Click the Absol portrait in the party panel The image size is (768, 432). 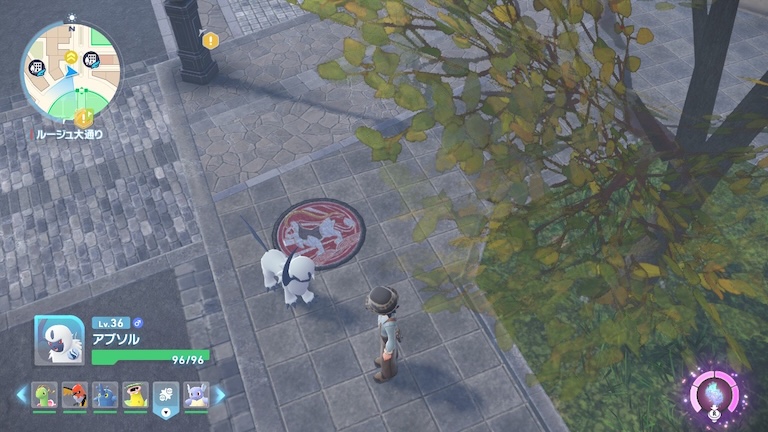tap(59, 340)
